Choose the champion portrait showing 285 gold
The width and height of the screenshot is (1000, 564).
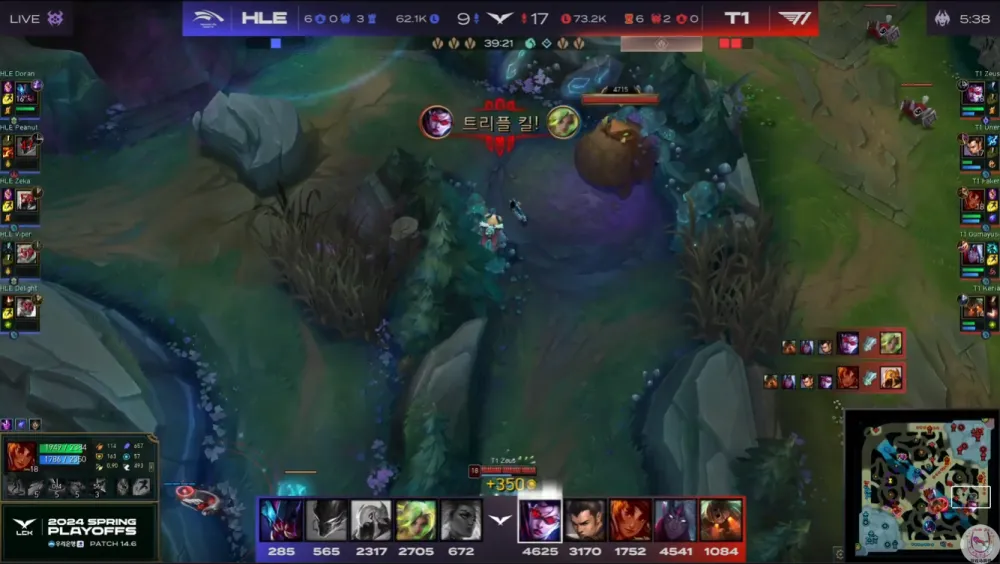(x=279, y=520)
